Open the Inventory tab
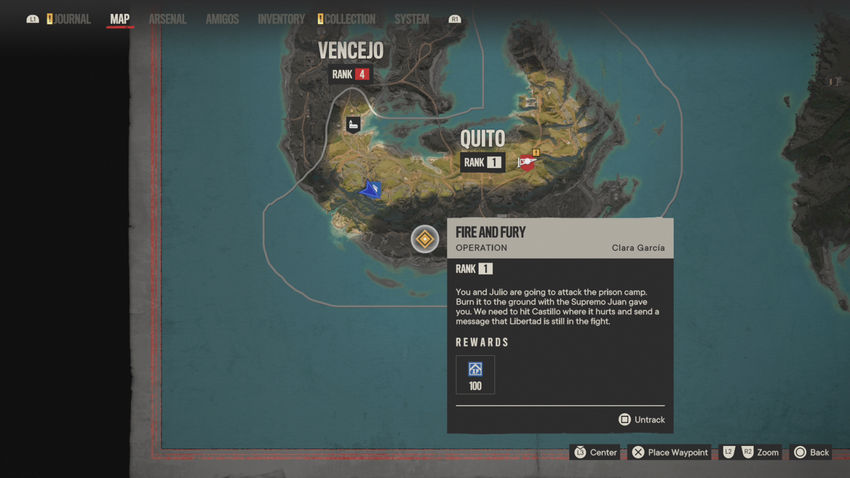The image size is (850, 478). tap(281, 19)
